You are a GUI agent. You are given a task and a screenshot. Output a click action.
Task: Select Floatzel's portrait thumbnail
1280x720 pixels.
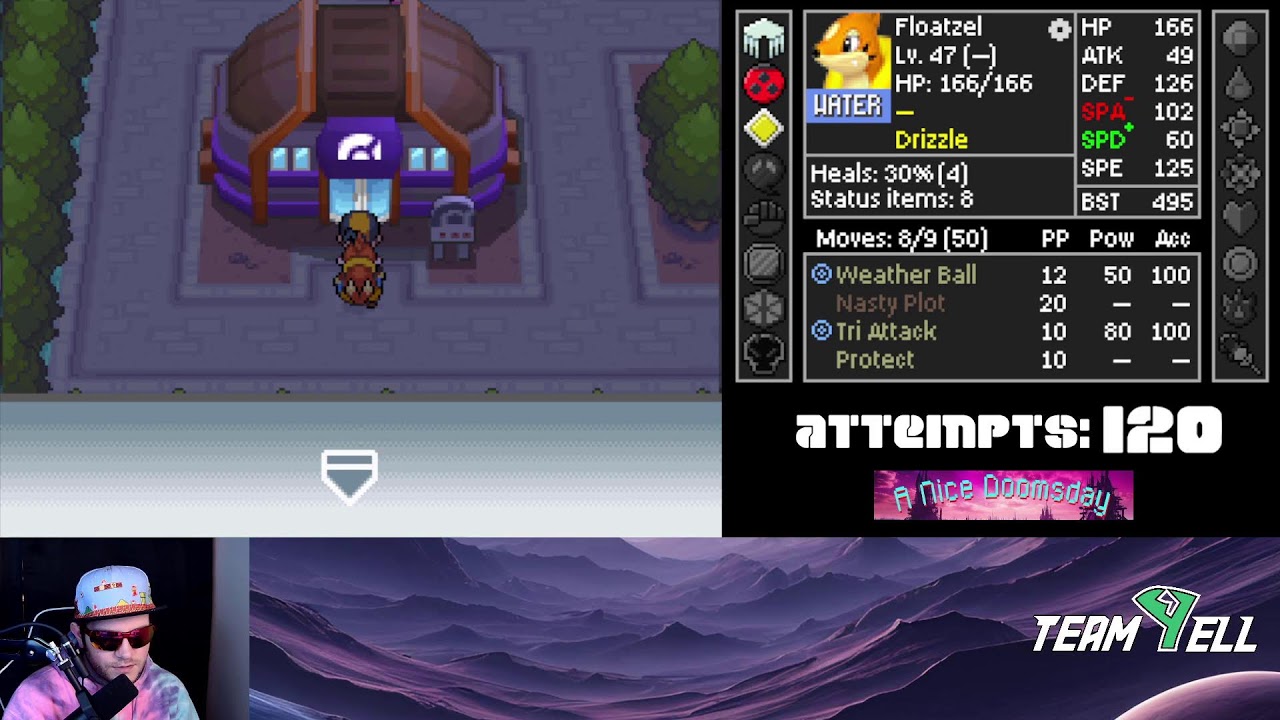[x=852, y=55]
